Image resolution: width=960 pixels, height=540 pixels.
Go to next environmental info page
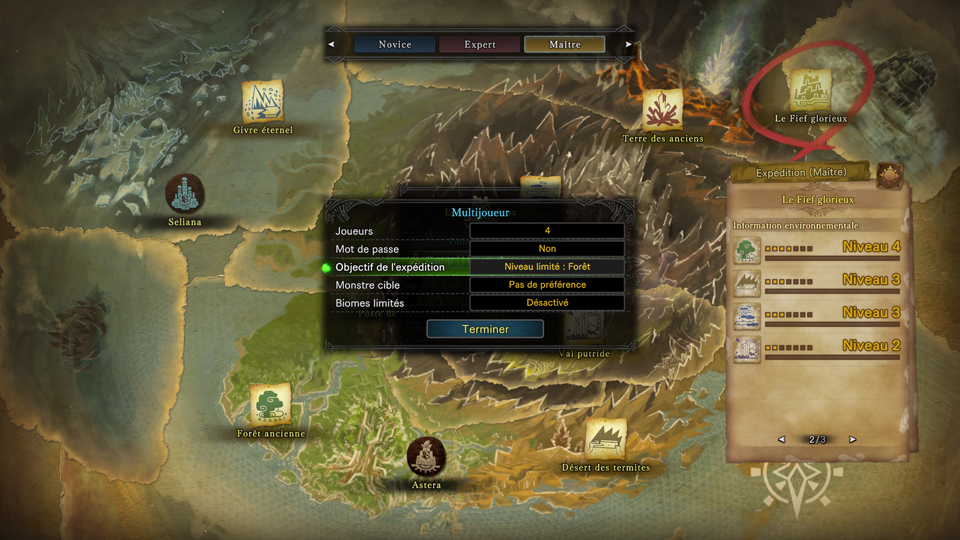click(x=853, y=440)
